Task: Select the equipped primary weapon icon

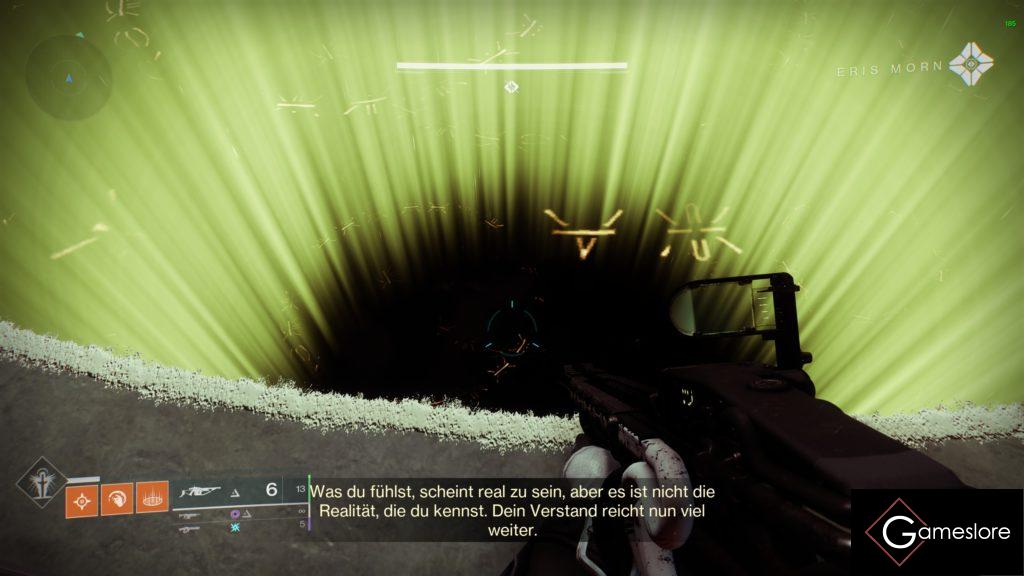Action: 199,492
